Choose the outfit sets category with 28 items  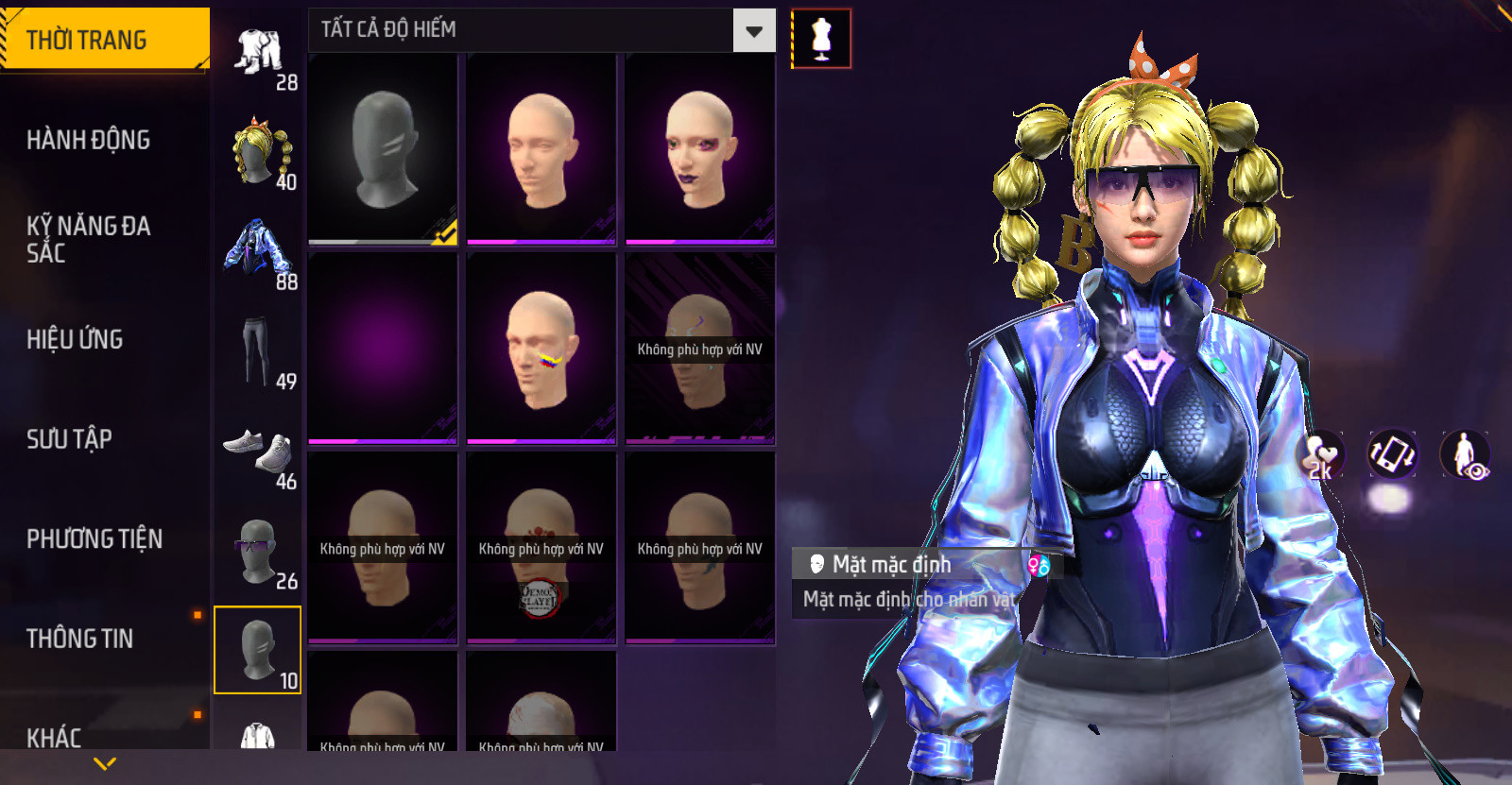(259, 55)
